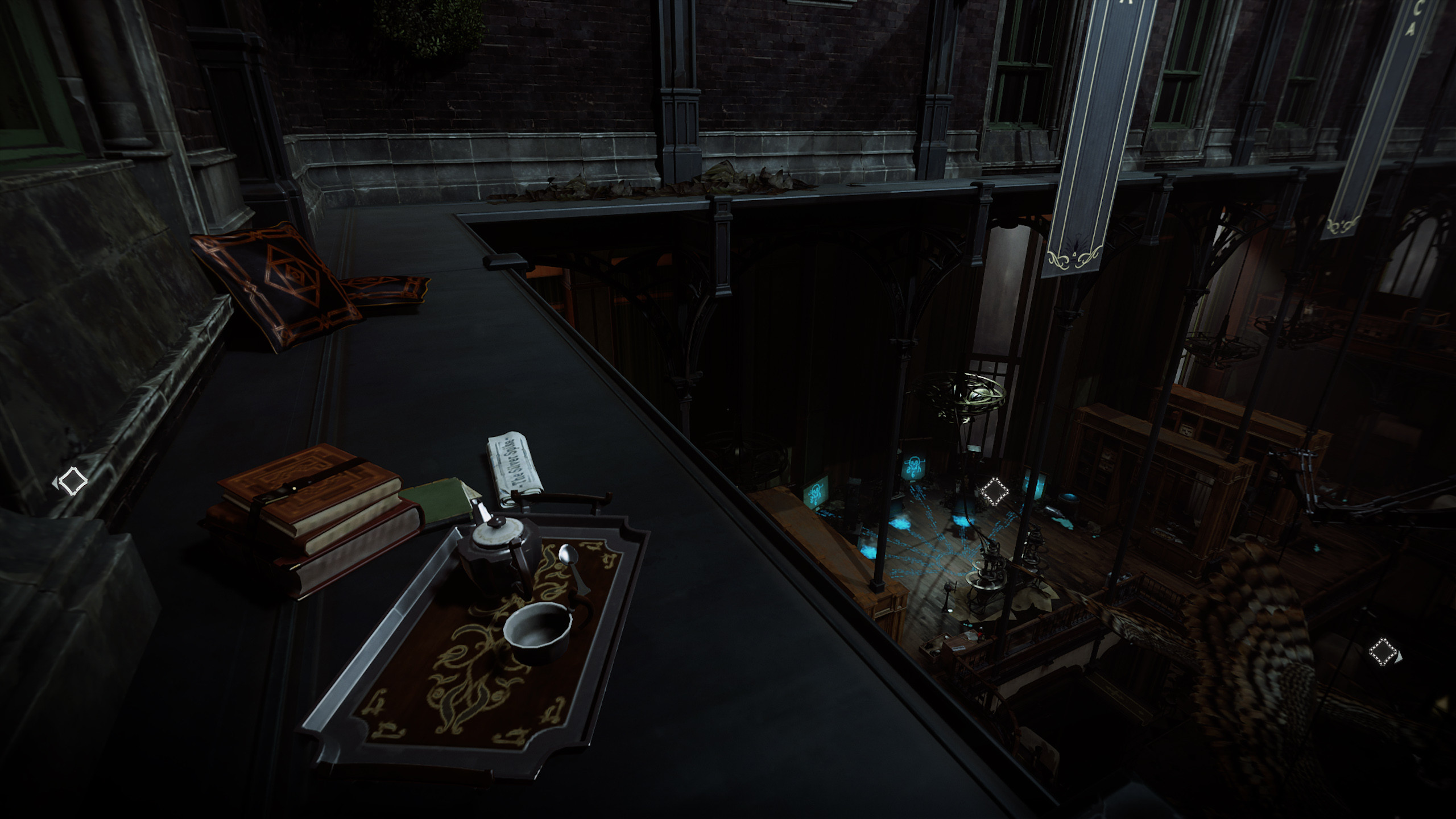Choose the dotted diamond marker with right arrow

coord(1383,651)
